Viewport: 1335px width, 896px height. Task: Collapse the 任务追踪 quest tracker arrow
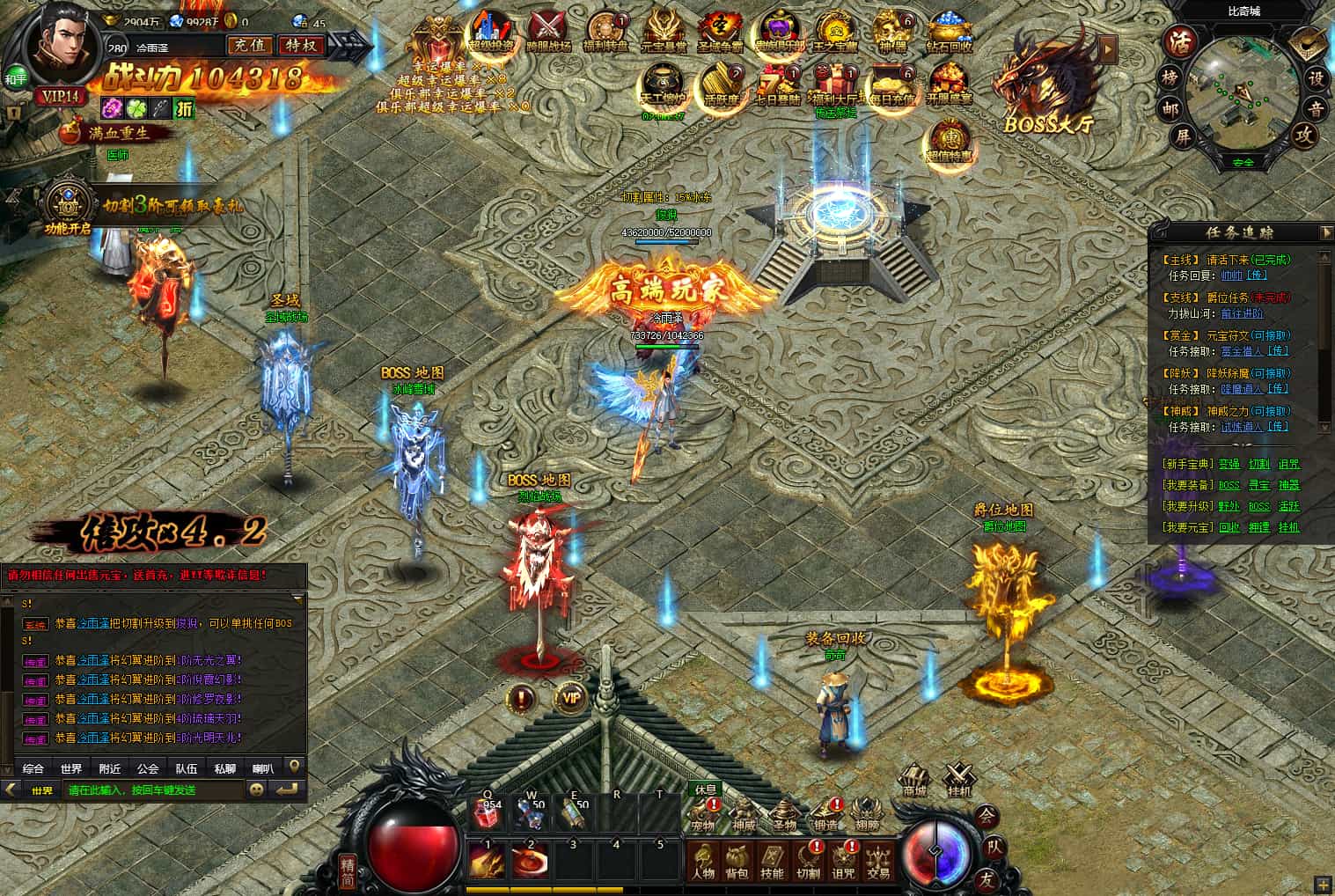click(1326, 232)
